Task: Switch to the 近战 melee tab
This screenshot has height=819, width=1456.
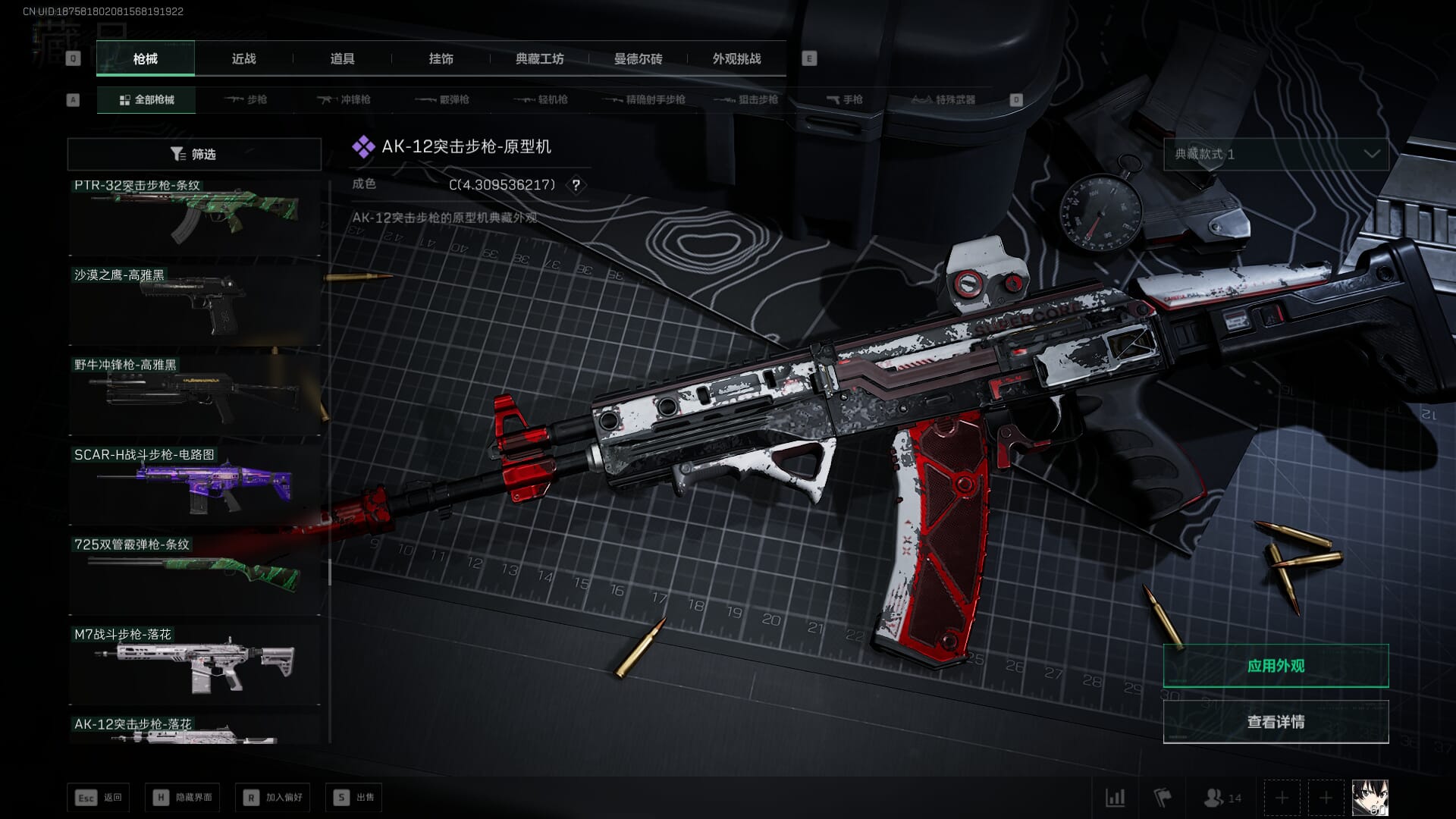Action: (243, 58)
